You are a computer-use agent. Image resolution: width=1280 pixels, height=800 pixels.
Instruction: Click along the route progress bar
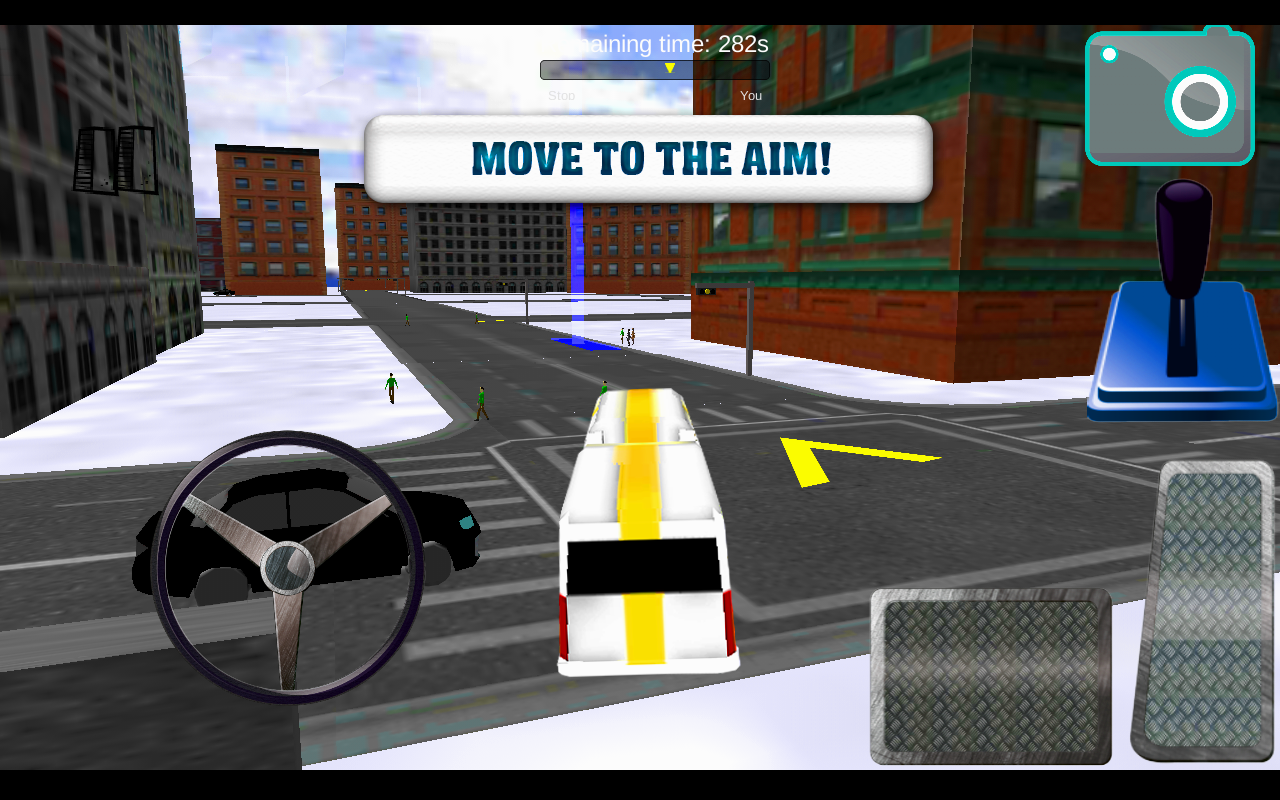coord(655,68)
